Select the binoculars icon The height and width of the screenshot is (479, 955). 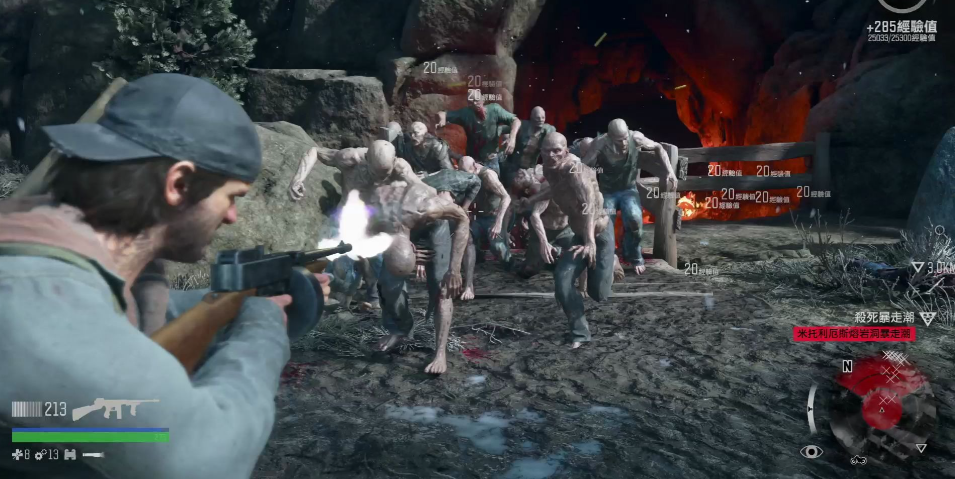coord(70,455)
